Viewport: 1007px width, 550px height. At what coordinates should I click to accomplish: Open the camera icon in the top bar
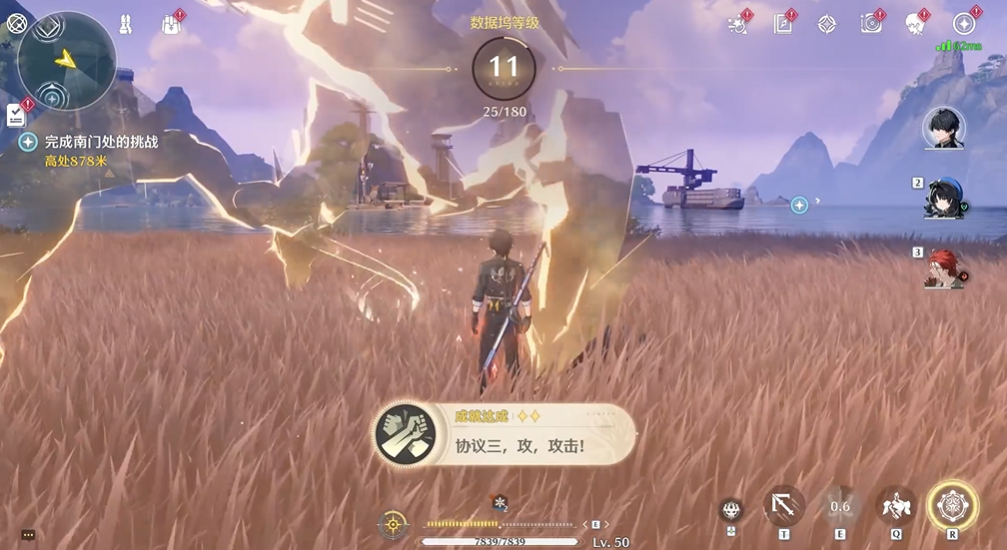click(872, 24)
